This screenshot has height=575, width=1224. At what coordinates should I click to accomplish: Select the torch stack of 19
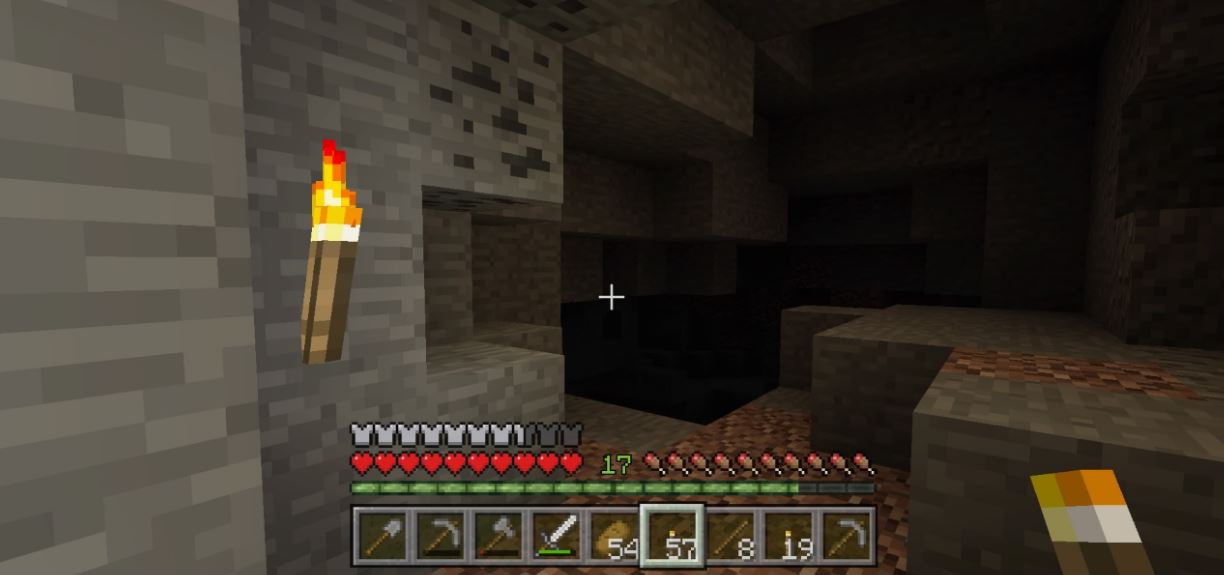pos(788,537)
